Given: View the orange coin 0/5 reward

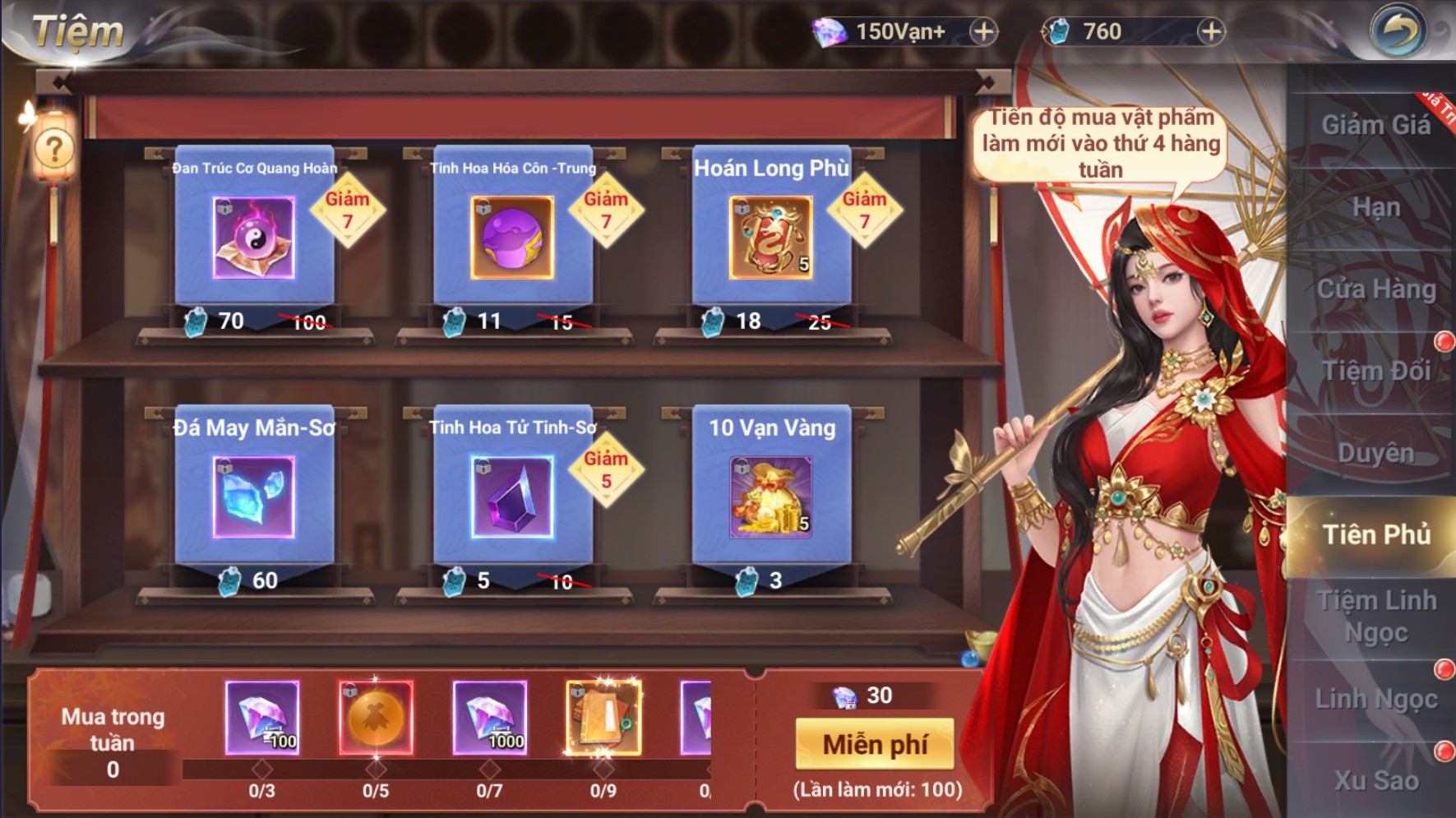Looking at the screenshot, I should pyautogui.click(x=376, y=718).
